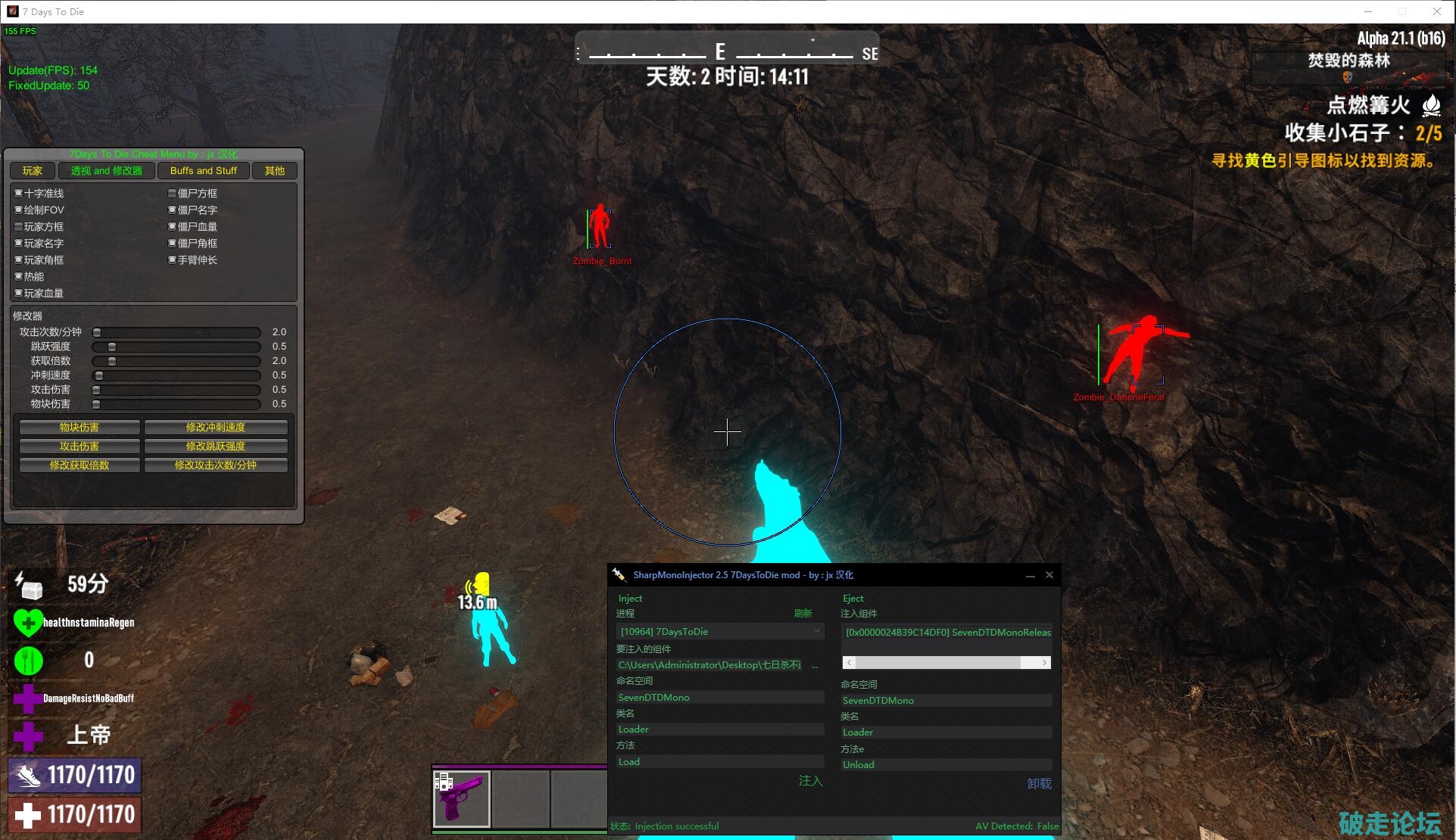Toggle the 僵尸血量 checkbox
Image resolution: width=1456 pixels, height=840 pixels.
click(x=173, y=227)
